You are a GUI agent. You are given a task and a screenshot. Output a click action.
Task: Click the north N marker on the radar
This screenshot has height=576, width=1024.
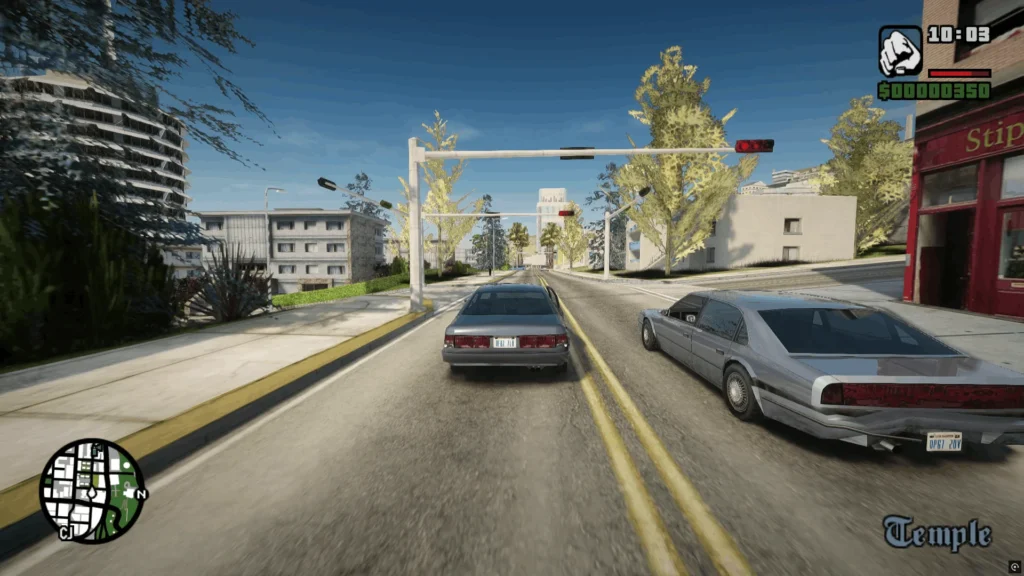tap(141, 494)
